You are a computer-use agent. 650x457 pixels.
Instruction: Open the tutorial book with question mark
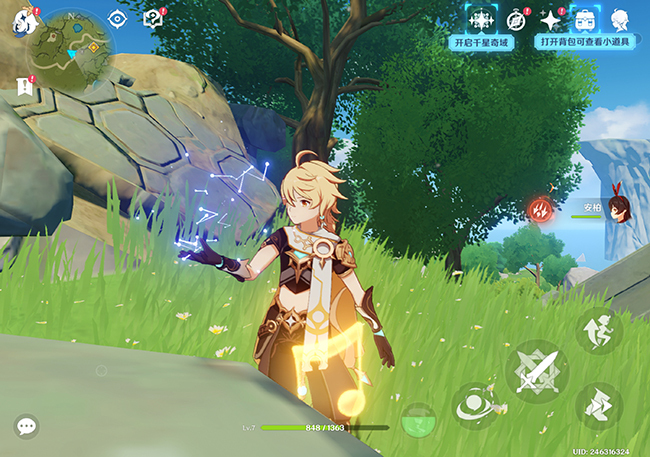pos(152,18)
